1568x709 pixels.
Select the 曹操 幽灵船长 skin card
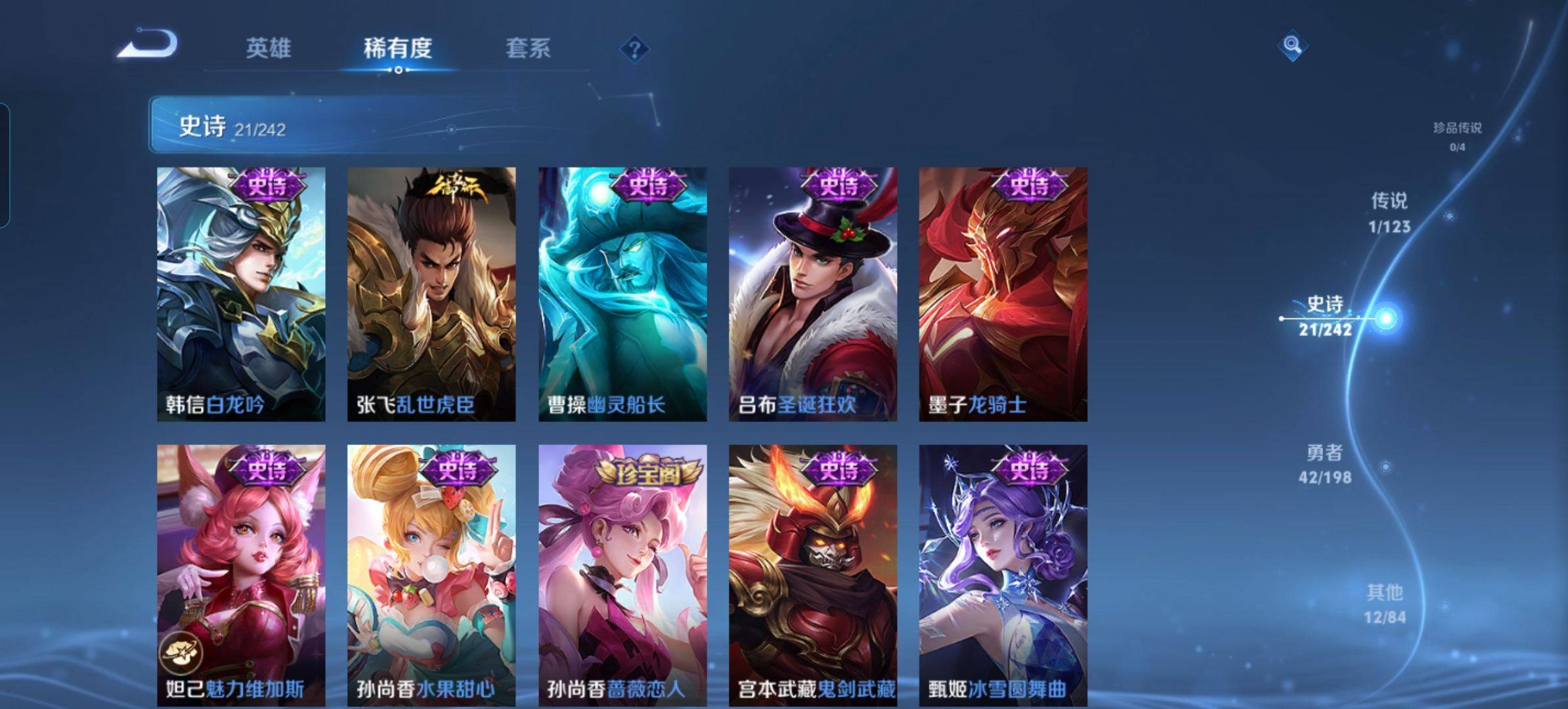click(622, 294)
